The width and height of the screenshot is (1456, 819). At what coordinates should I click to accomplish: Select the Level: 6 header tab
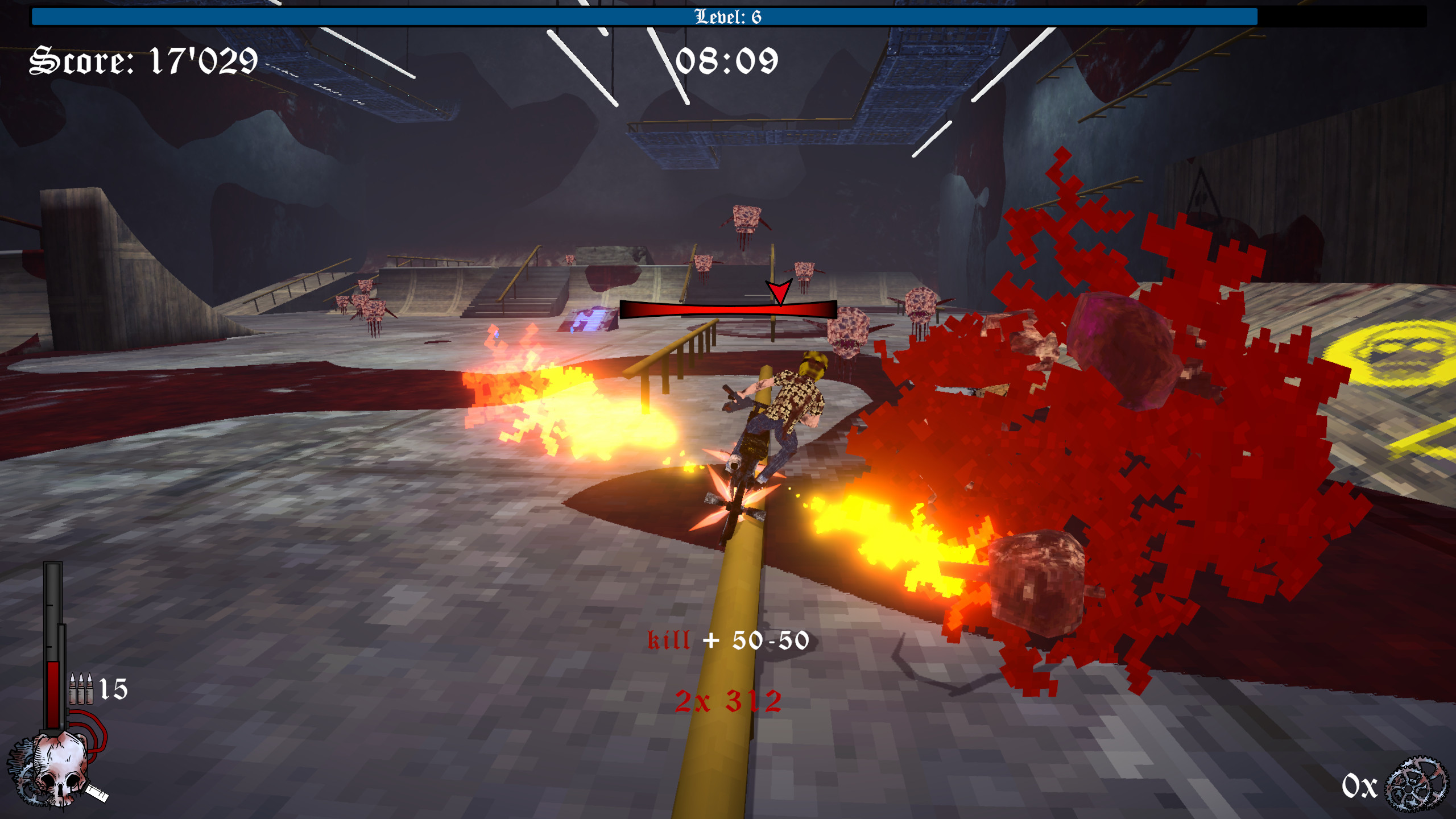coord(728,16)
